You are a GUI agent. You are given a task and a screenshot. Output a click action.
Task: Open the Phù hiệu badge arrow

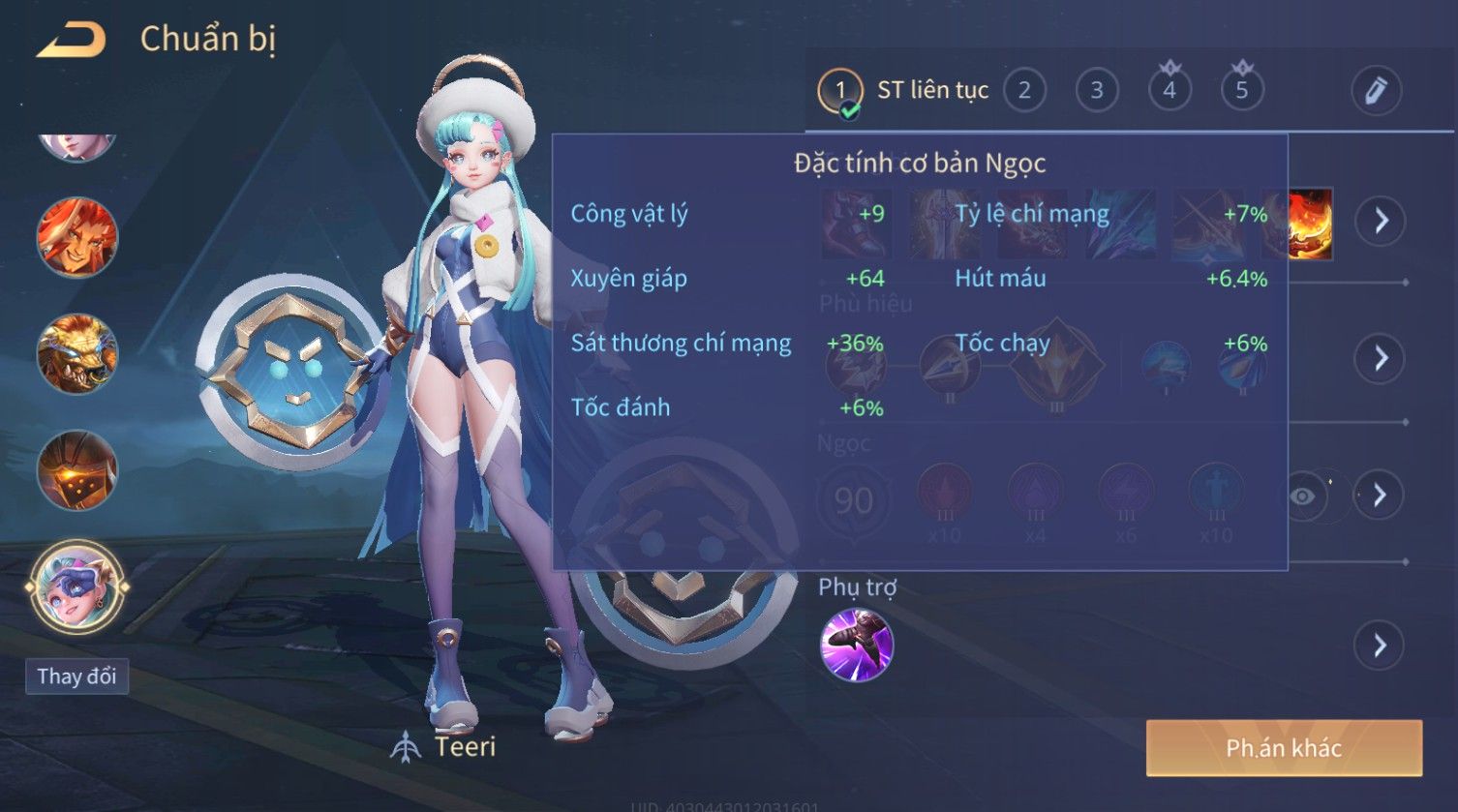pyautogui.click(x=1381, y=358)
